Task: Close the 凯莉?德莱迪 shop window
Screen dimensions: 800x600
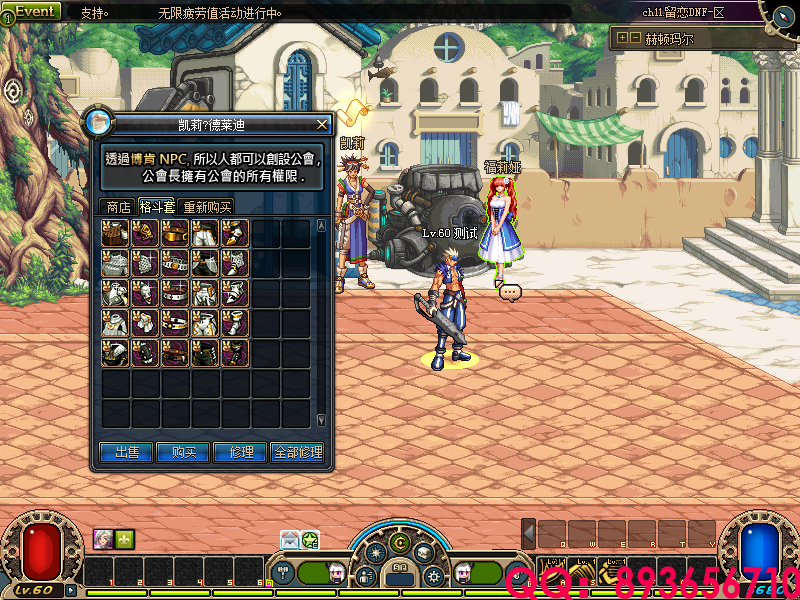Action: (322, 124)
